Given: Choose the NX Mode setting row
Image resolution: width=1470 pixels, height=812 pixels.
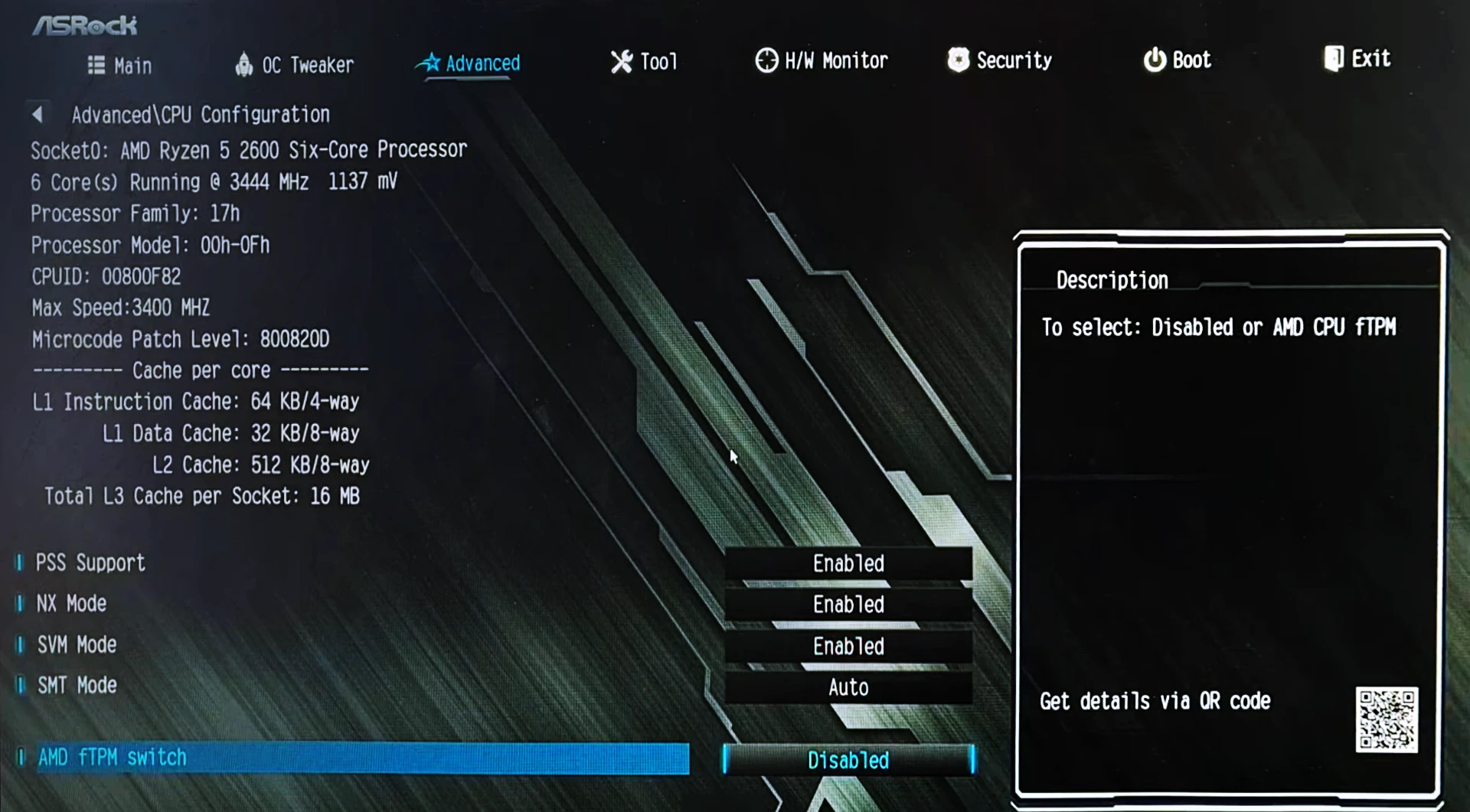Looking at the screenshot, I should coord(71,604).
